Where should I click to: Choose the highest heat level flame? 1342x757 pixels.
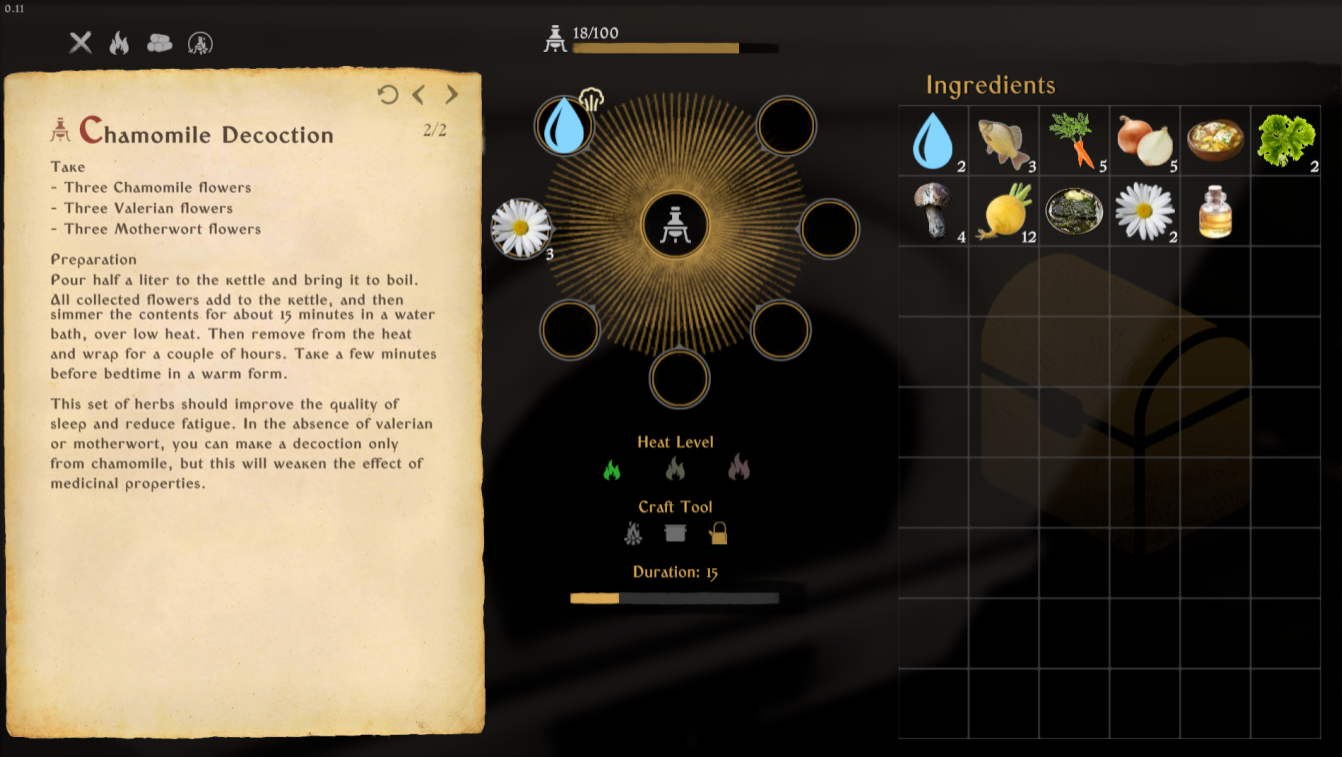point(738,467)
